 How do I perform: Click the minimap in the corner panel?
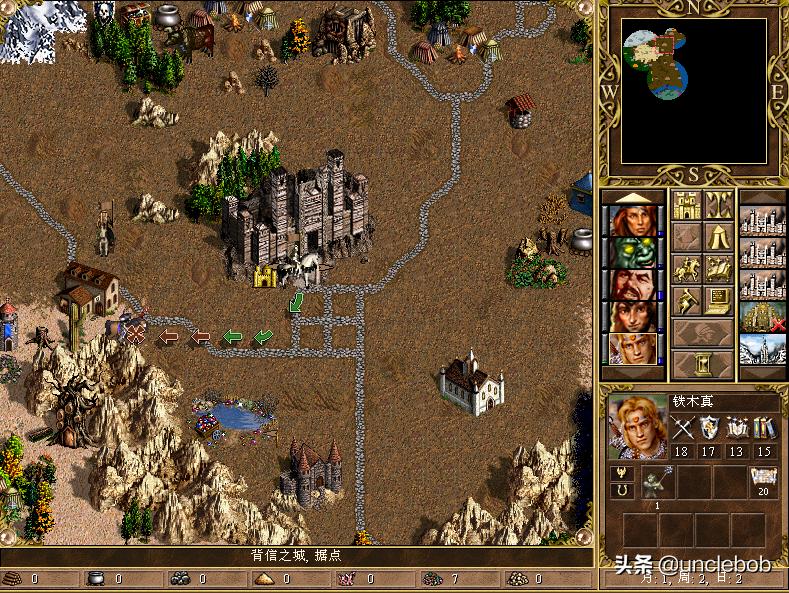click(693, 91)
